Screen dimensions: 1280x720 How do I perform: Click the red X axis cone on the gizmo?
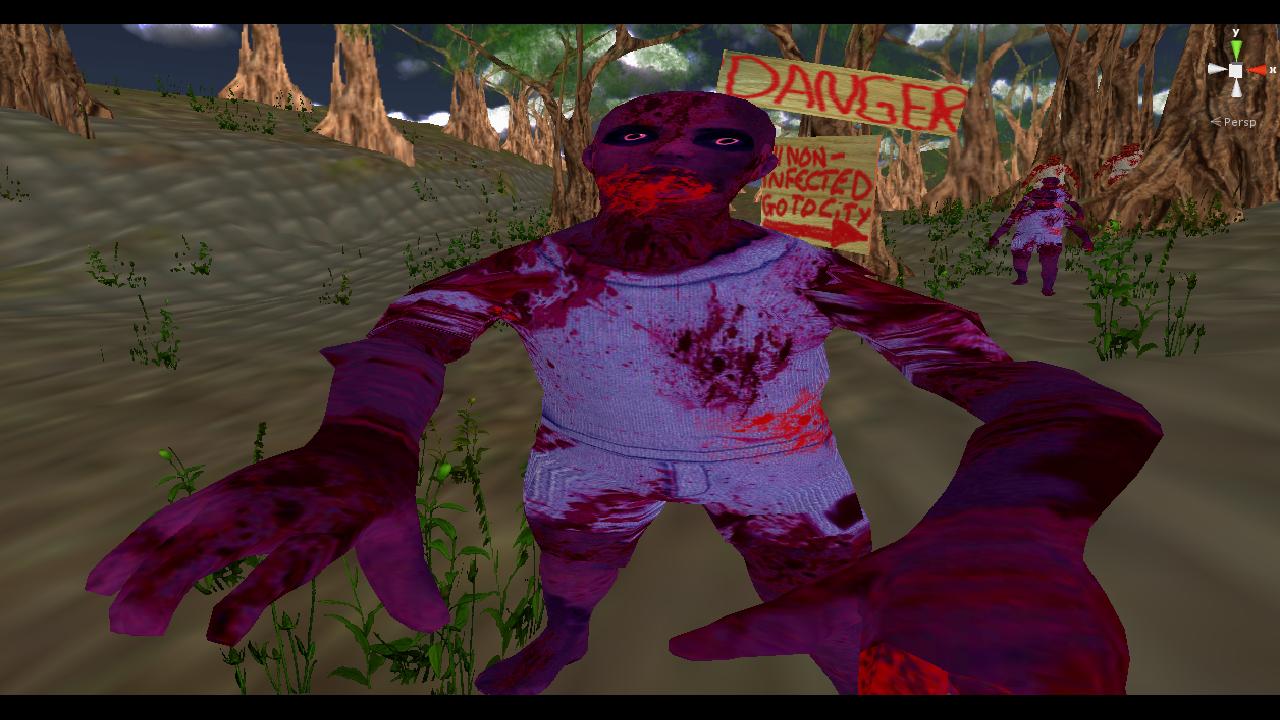pos(1257,70)
